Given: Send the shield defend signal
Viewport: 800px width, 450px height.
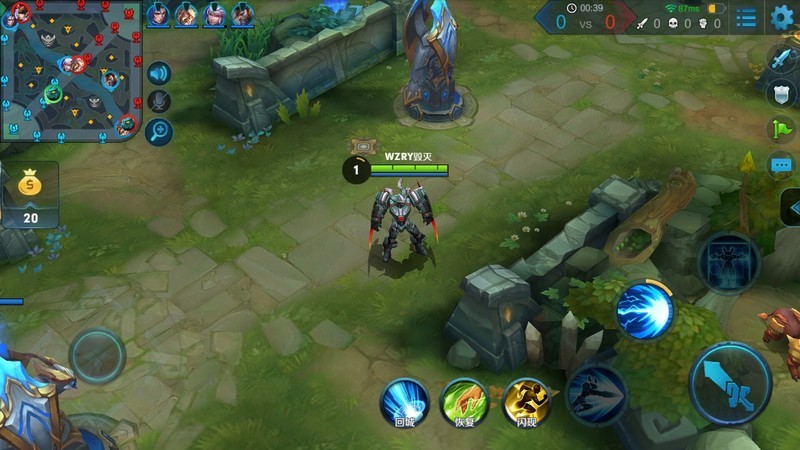Looking at the screenshot, I should click(782, 93).
